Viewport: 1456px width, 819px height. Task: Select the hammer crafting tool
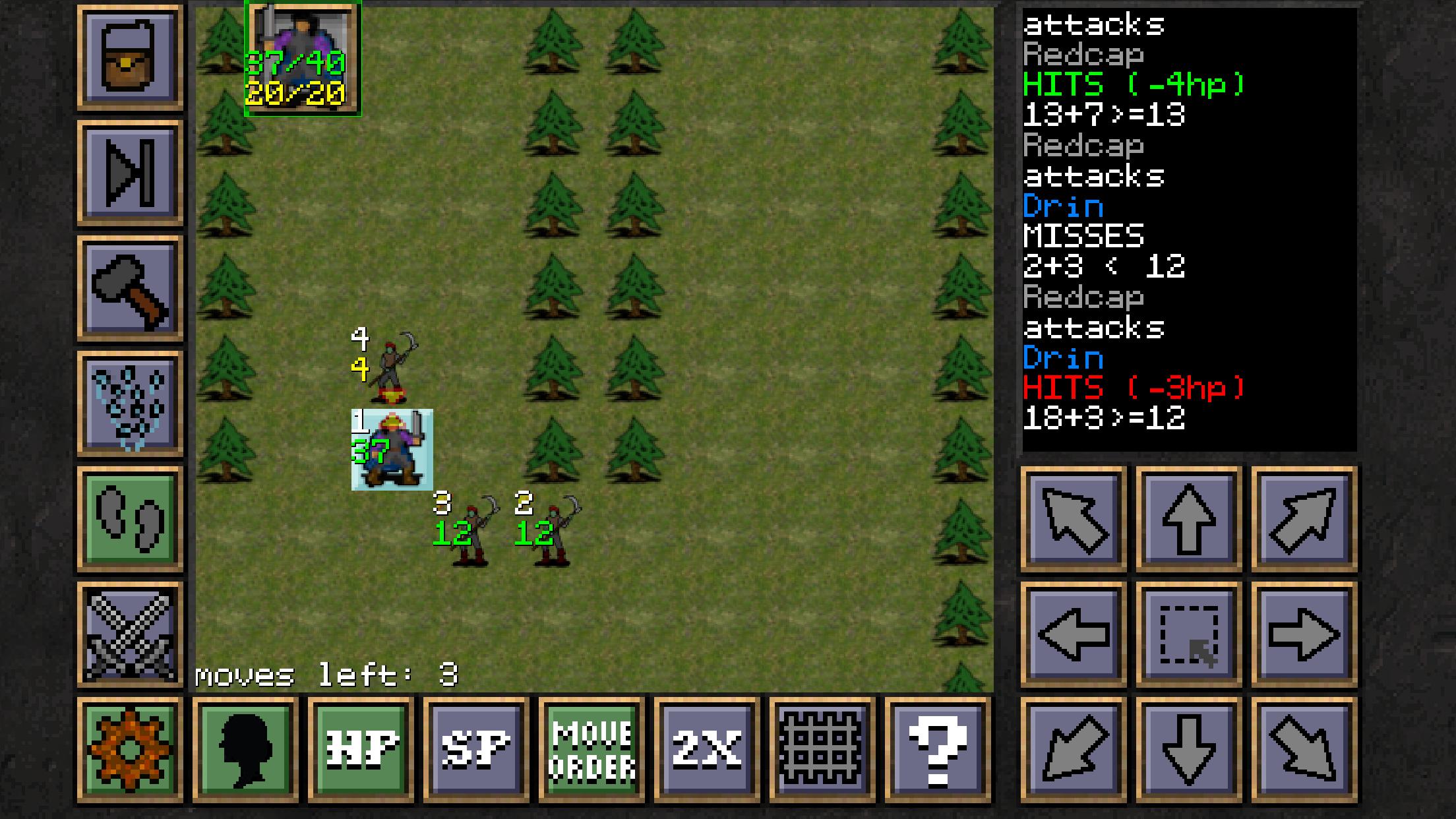click(129, 287)
